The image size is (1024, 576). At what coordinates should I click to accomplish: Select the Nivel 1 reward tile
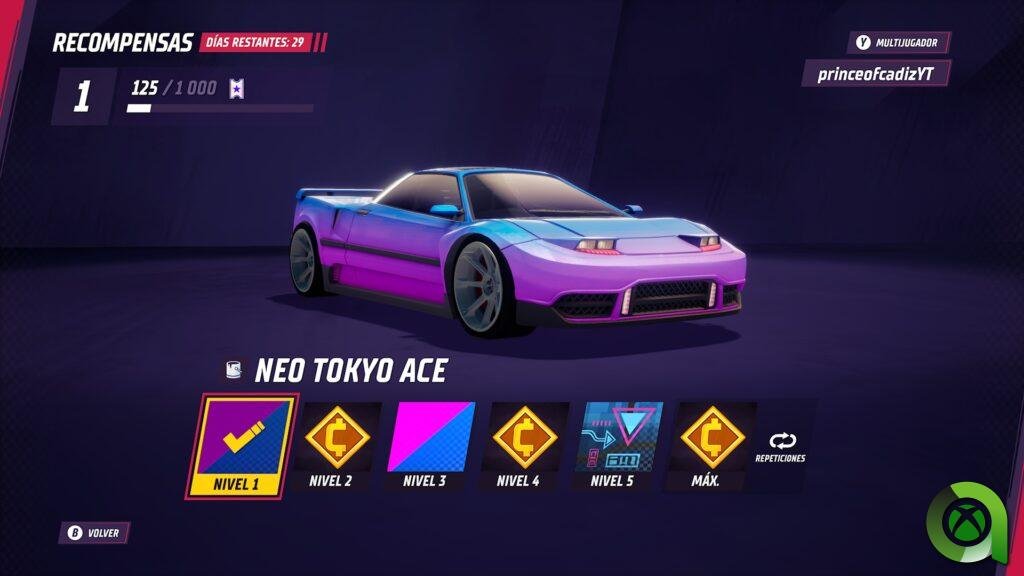pos(242,446)
